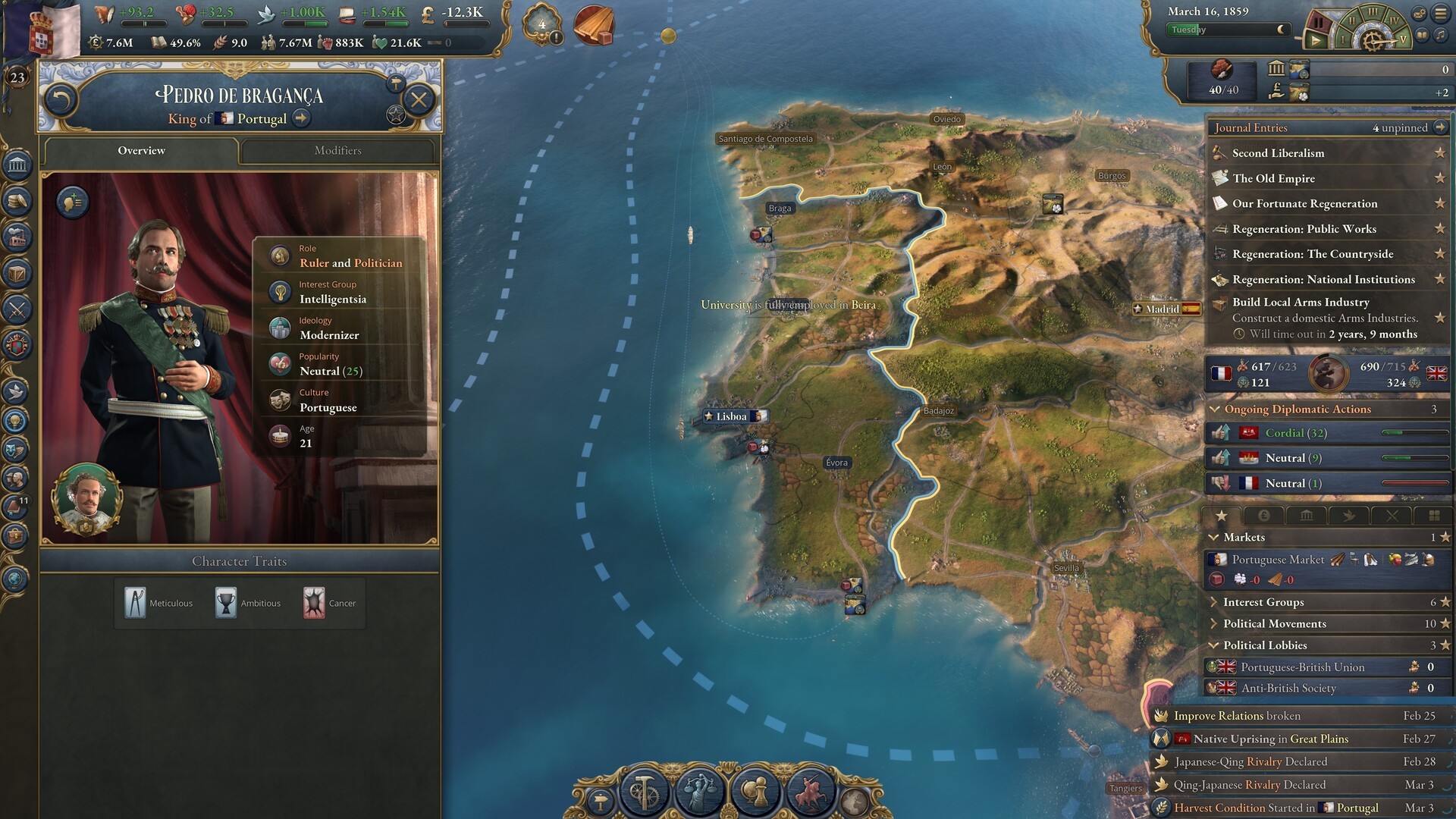Screen dimensions: 1456x819
Task: Select the Portuguese Market row
Action: click(1278, 560)
